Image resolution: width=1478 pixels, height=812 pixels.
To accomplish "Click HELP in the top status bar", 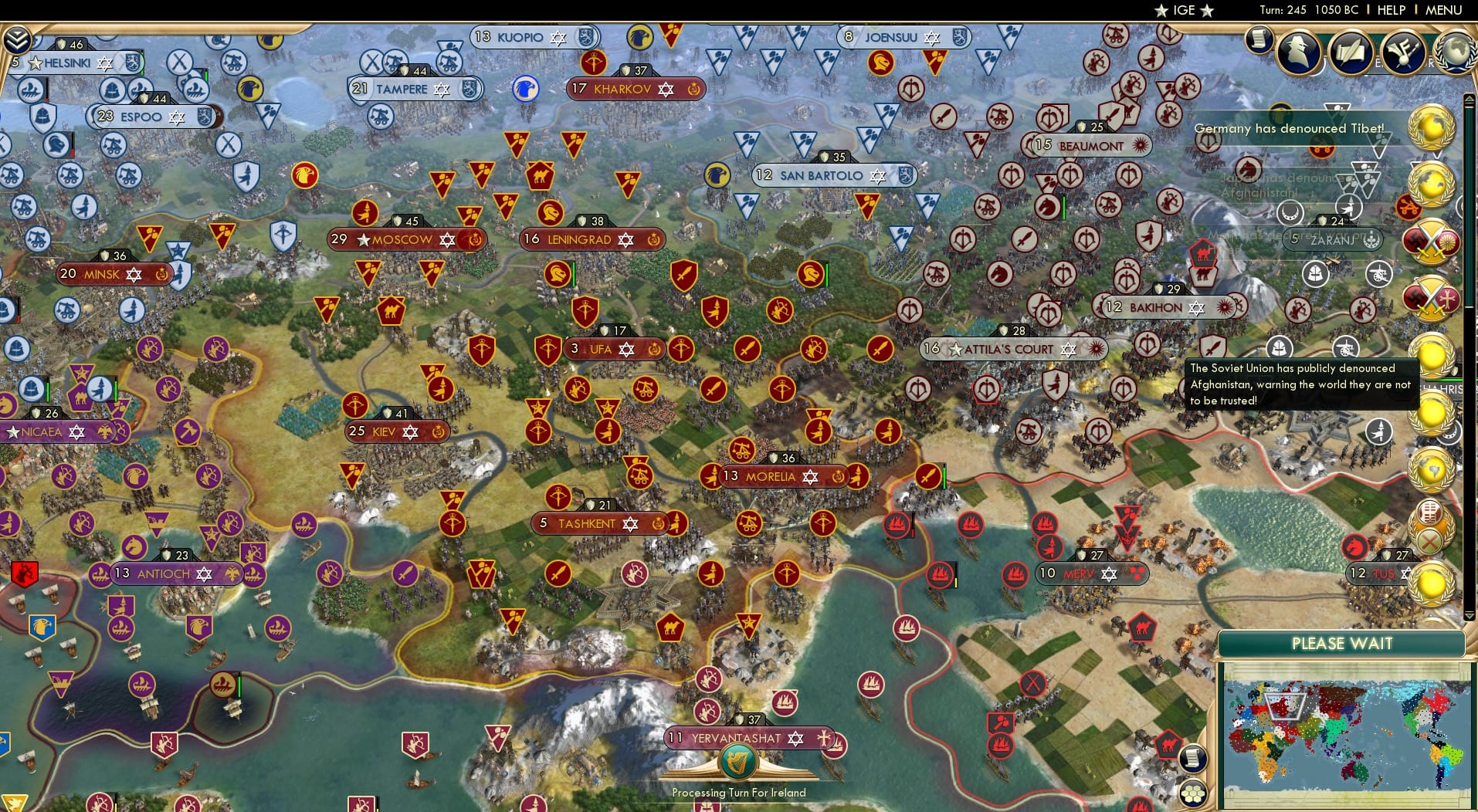I will point(1390,10).
